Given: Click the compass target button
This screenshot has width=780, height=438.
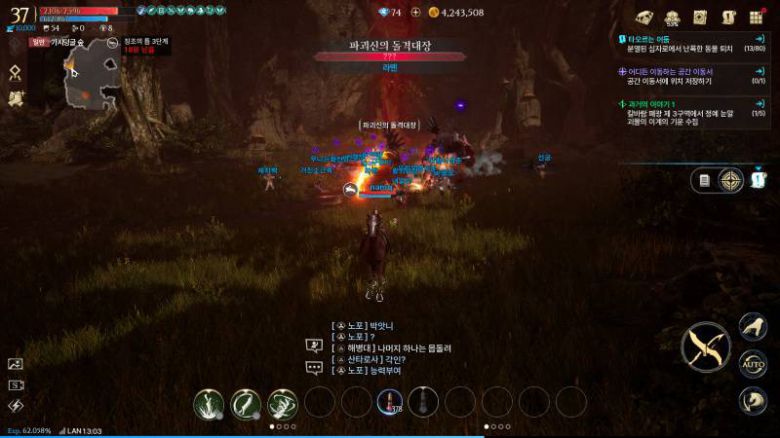Looking at the screenshot, I should click(733, 180).
